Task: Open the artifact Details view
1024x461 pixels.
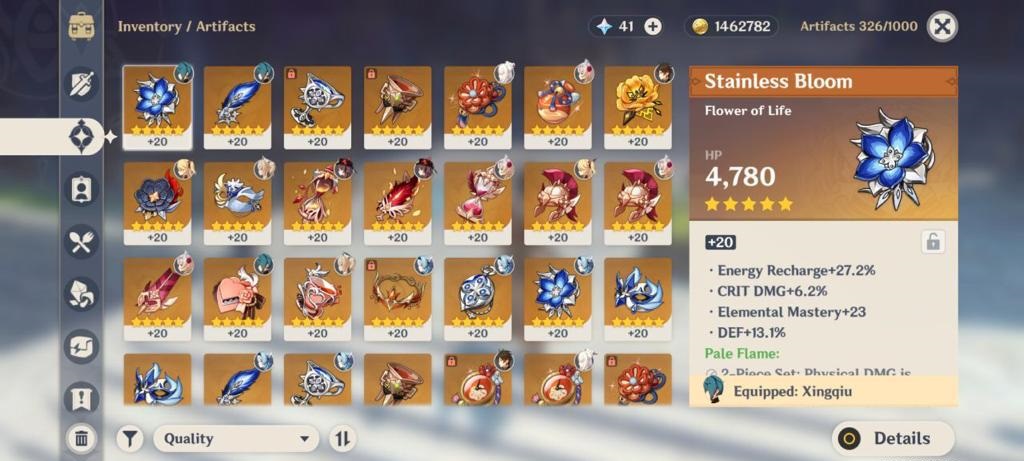Action: [892, 438]
